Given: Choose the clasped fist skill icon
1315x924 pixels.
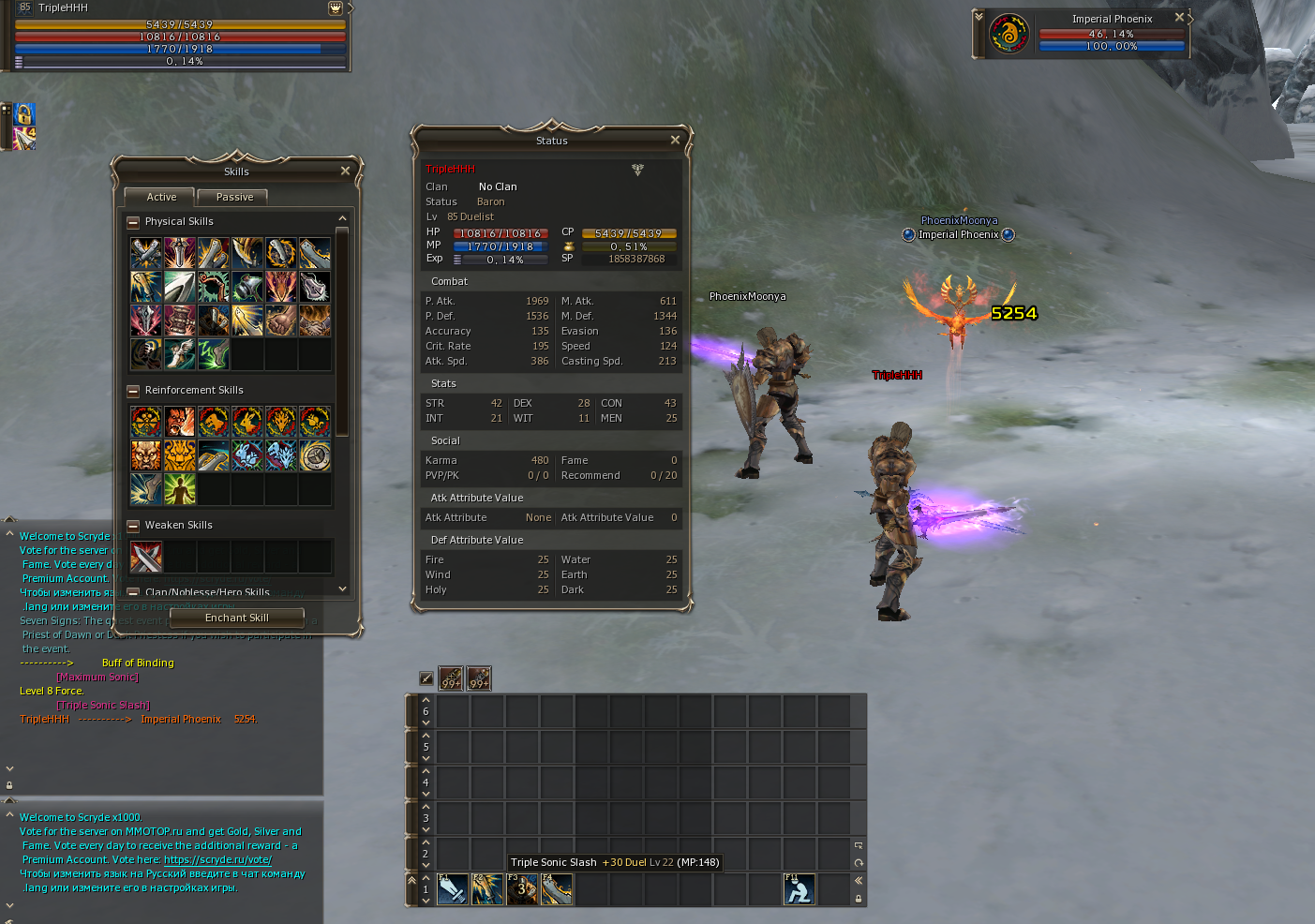Looking at the screenshot, I should click(x=280, y=320).
